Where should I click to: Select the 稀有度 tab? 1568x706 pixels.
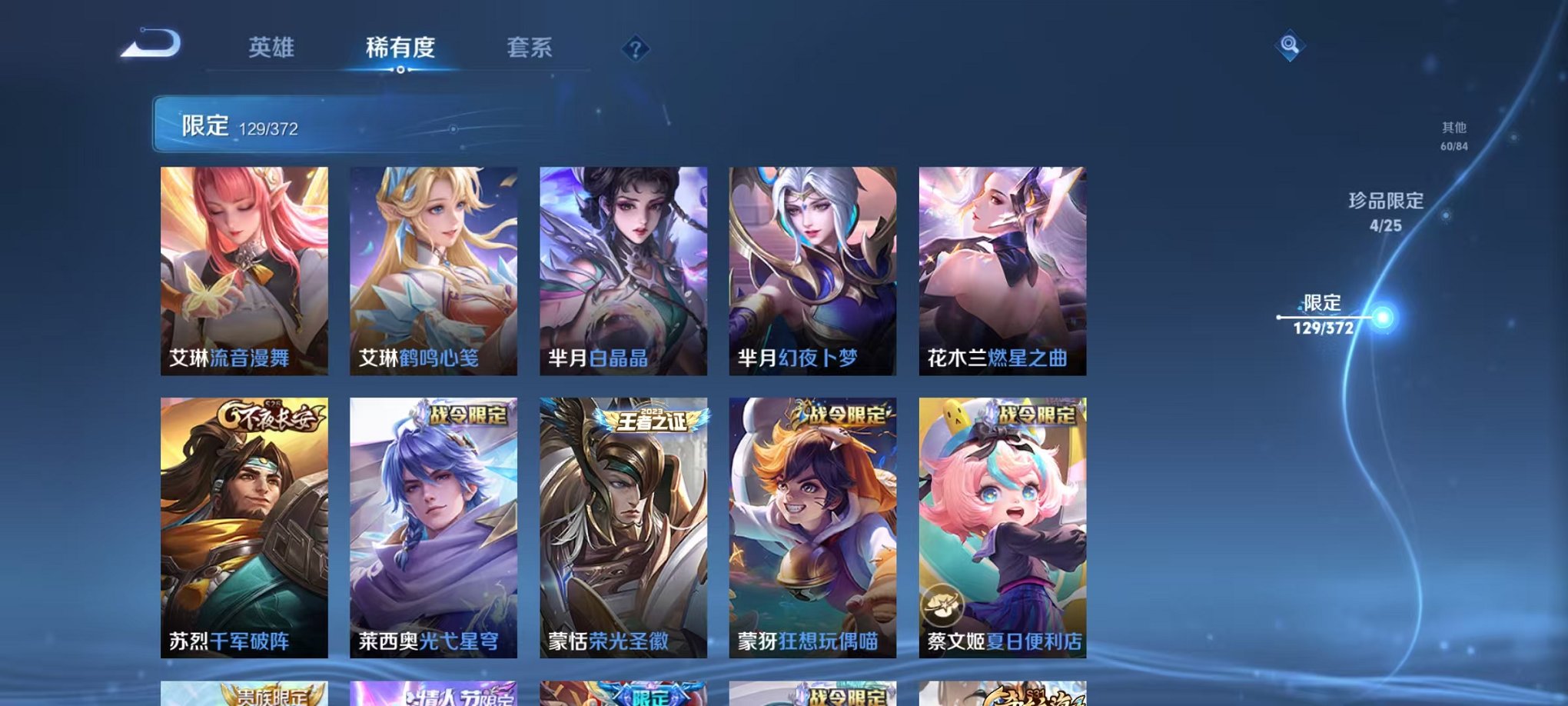pos(400,48)
